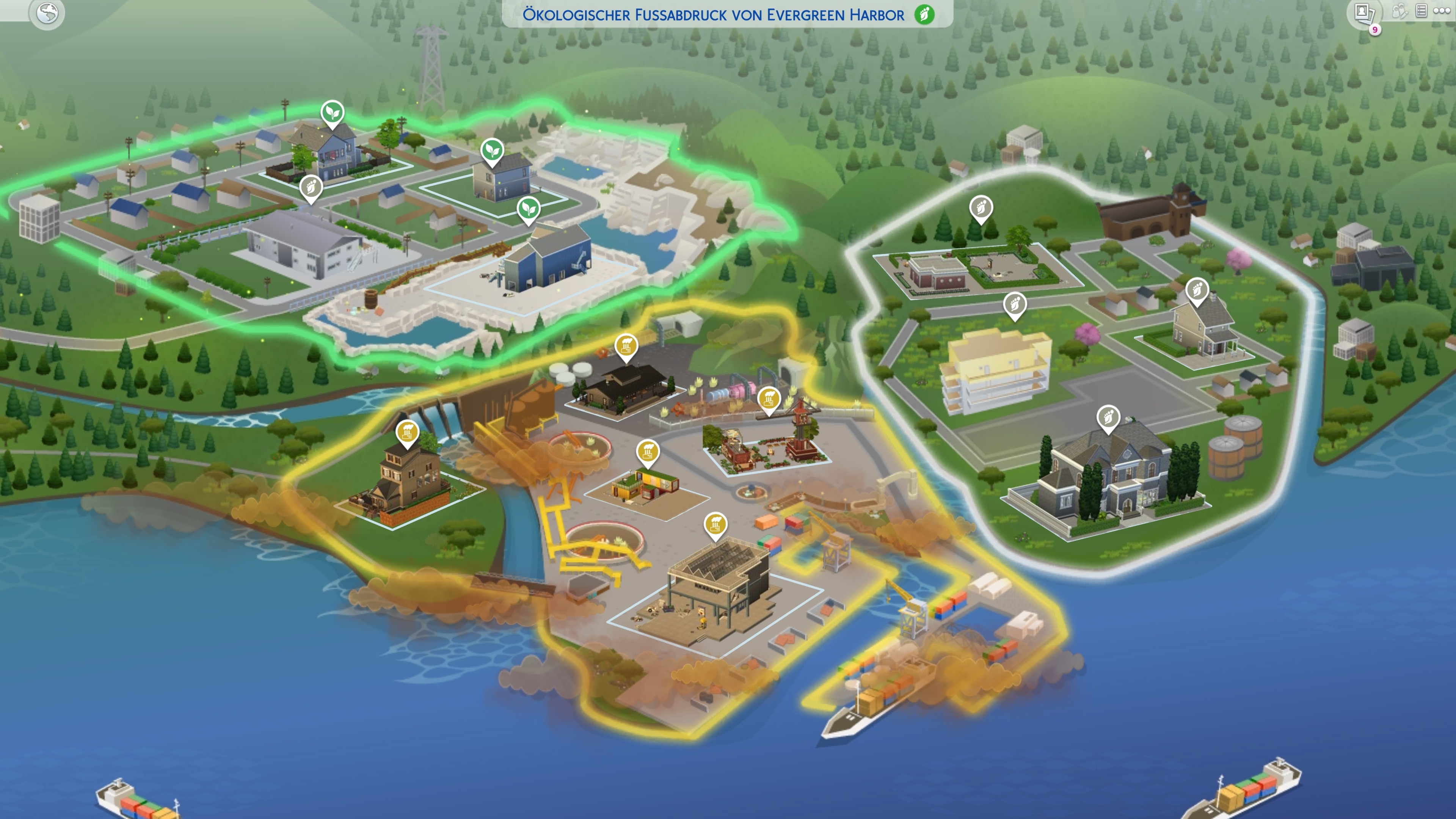This screenshot has width=1456, height=819.
Task: Select the factory pin over the brick house by the dam
Action: pos(407,432)
